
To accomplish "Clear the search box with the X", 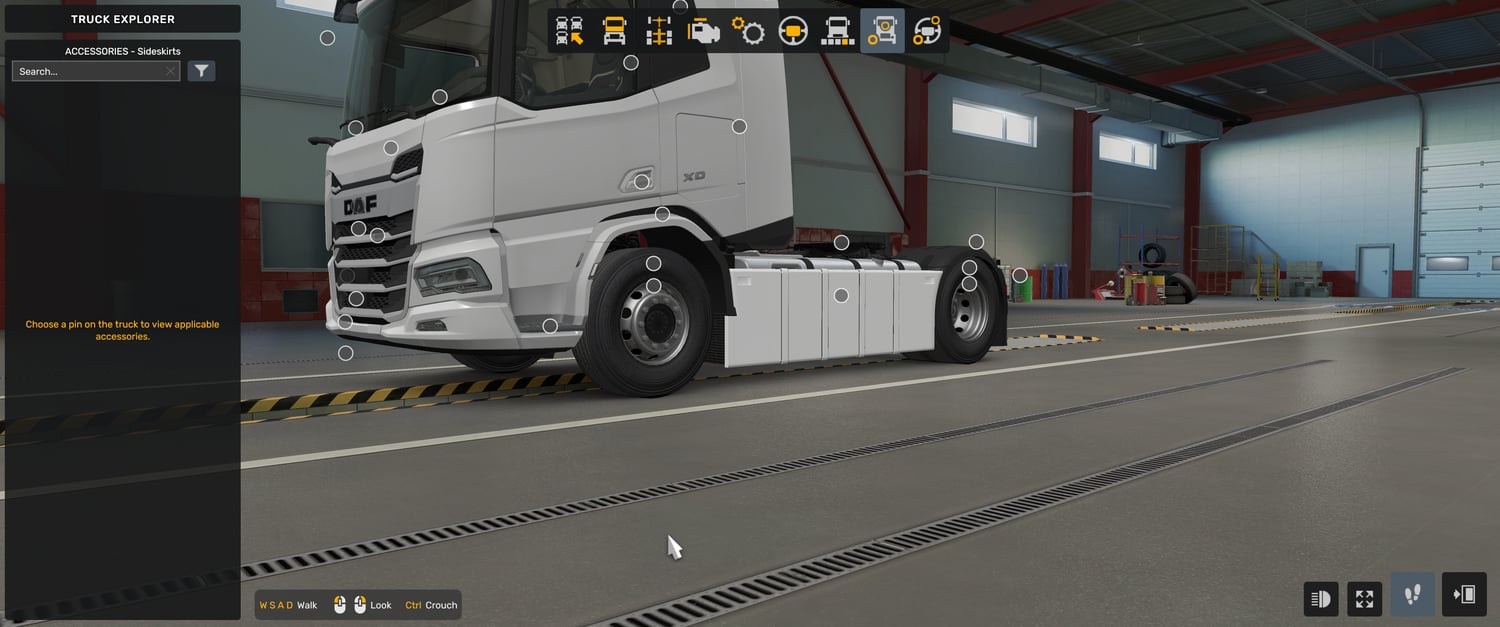I will click(171, 72).
